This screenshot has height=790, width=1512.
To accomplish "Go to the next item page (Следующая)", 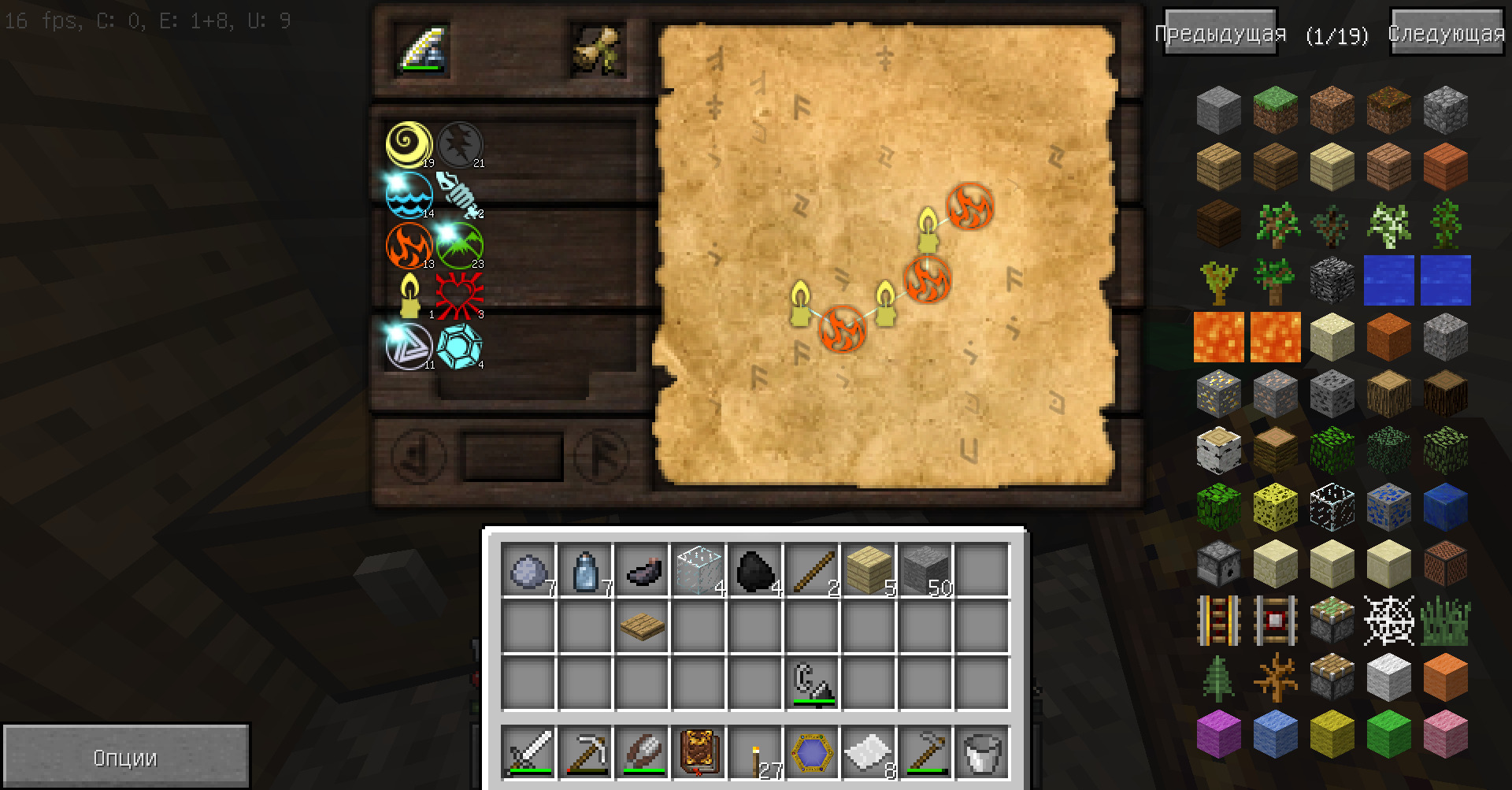I will 1447,33.
